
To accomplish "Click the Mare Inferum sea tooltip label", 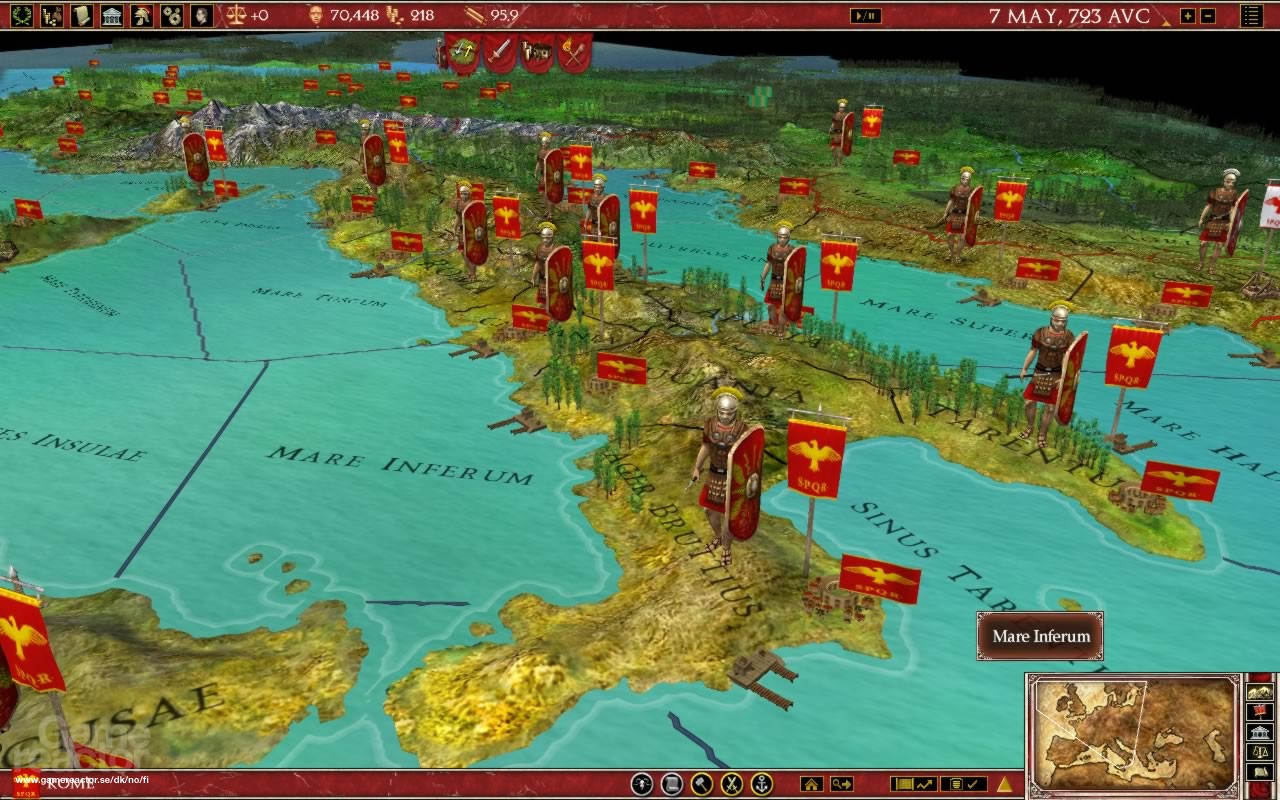I will click(1039, 637).
